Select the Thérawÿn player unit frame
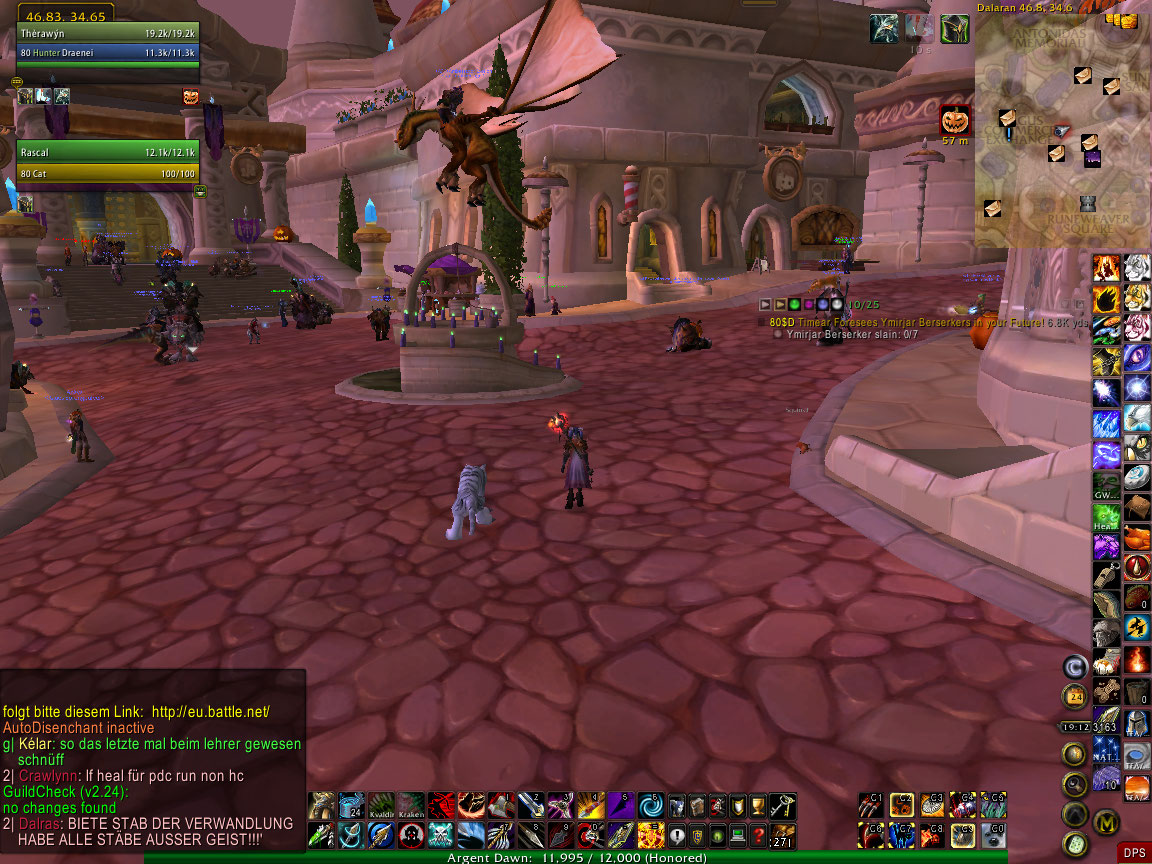Image resolution: width=1152 pixels, height=864 pixels. 107,43
